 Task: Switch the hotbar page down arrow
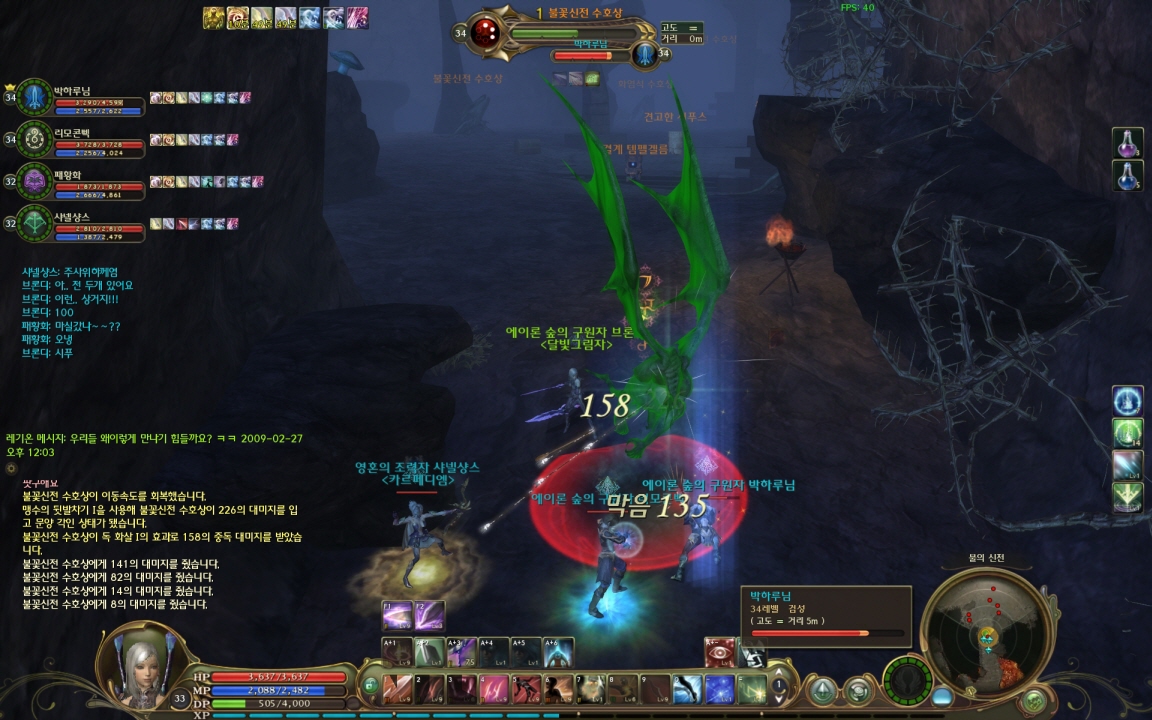point(779,700)
